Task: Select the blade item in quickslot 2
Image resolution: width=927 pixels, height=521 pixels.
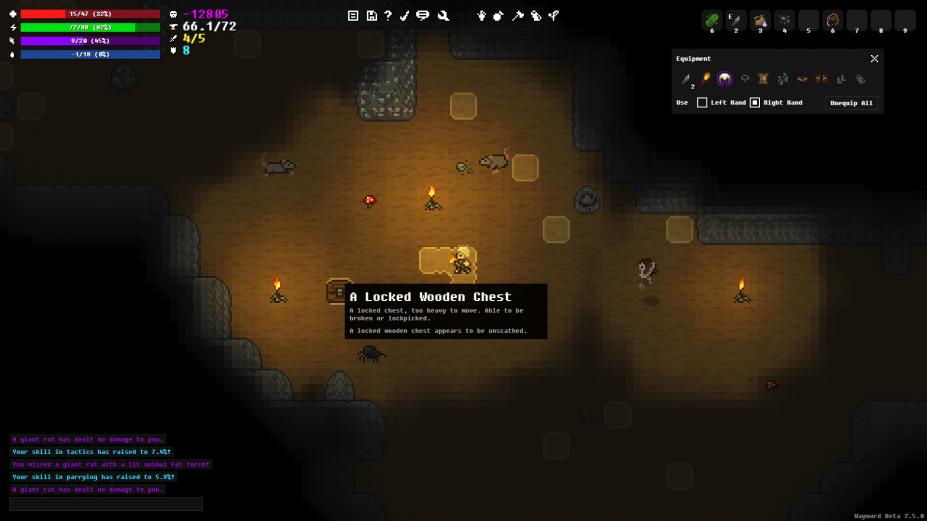Action: pyautogui.click(x=736, y=20)
